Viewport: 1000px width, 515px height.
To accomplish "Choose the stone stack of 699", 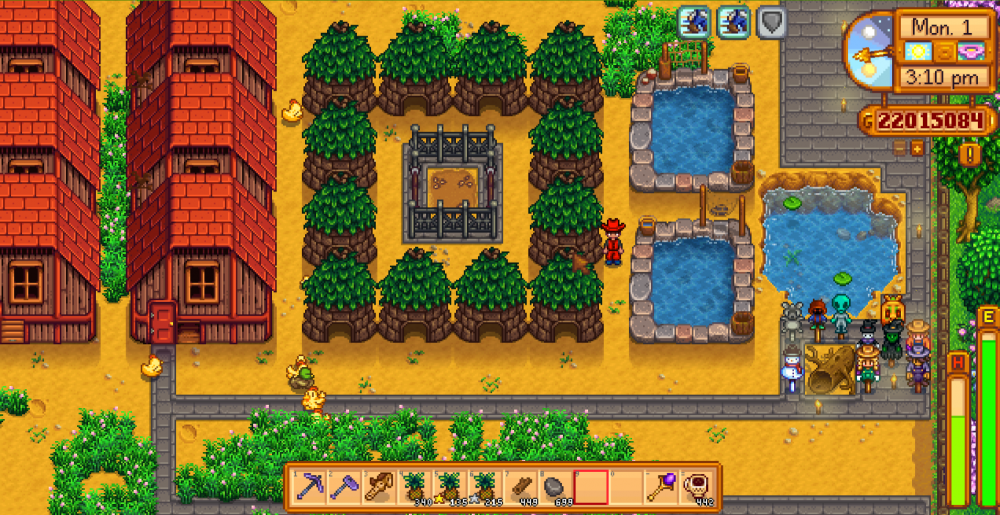I will point(556,488).
